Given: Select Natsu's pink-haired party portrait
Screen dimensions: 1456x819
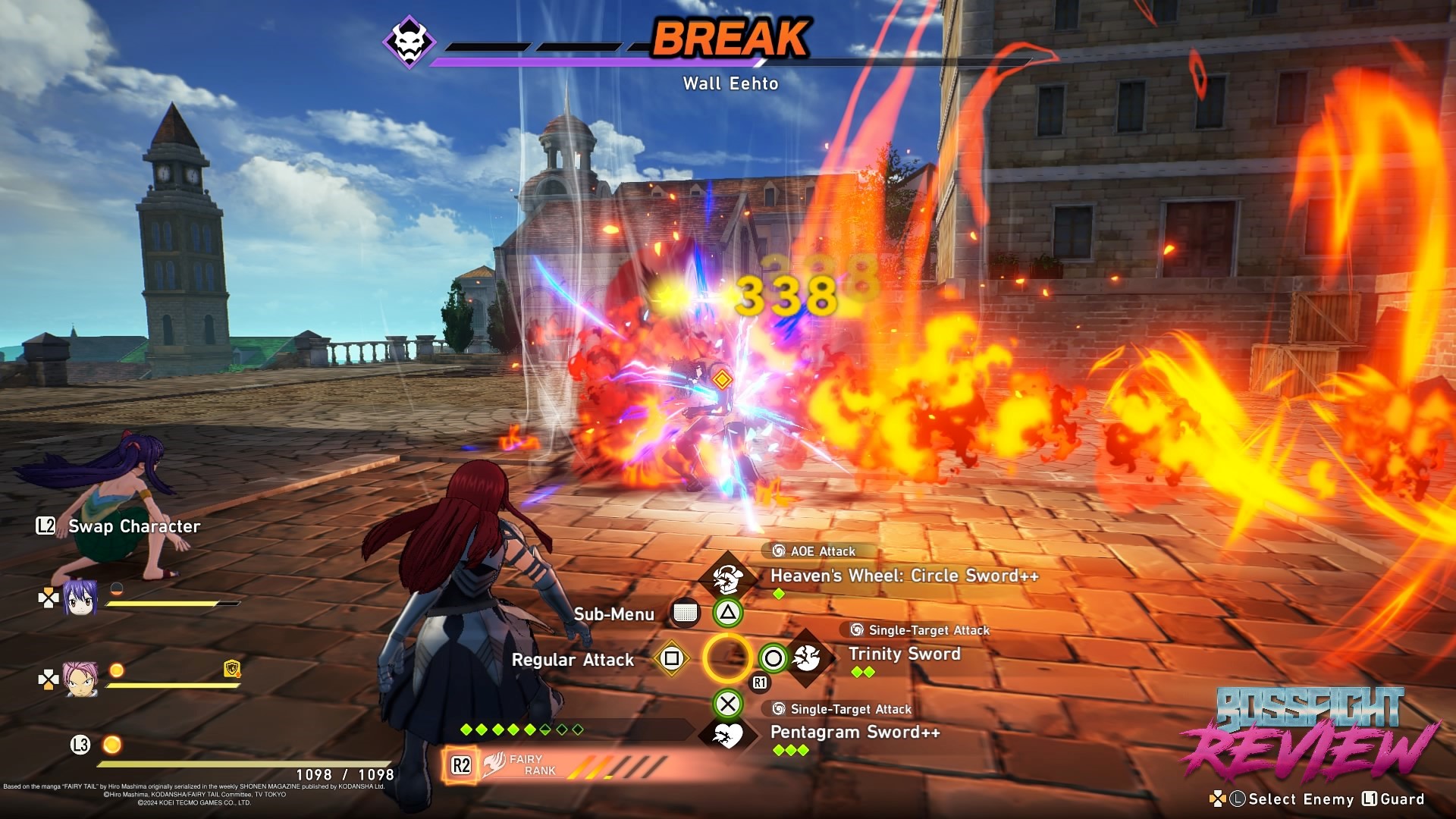Looking at the screenshot, I should point(80,679).
